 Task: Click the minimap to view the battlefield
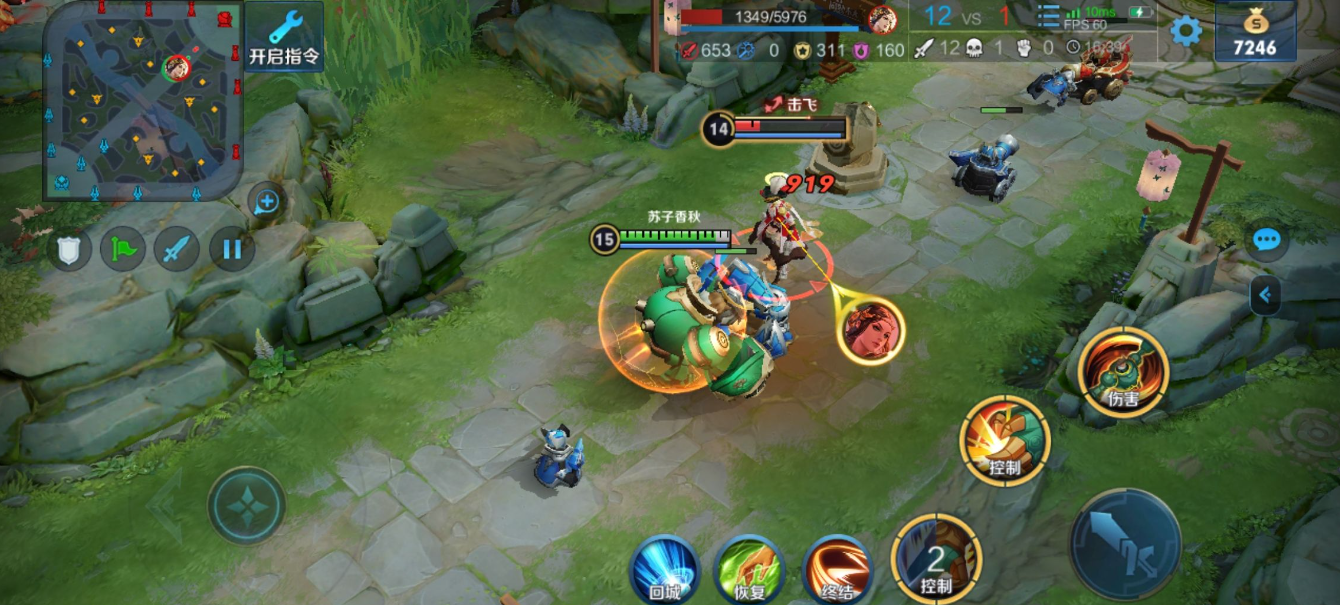click(x=141, y=100)
